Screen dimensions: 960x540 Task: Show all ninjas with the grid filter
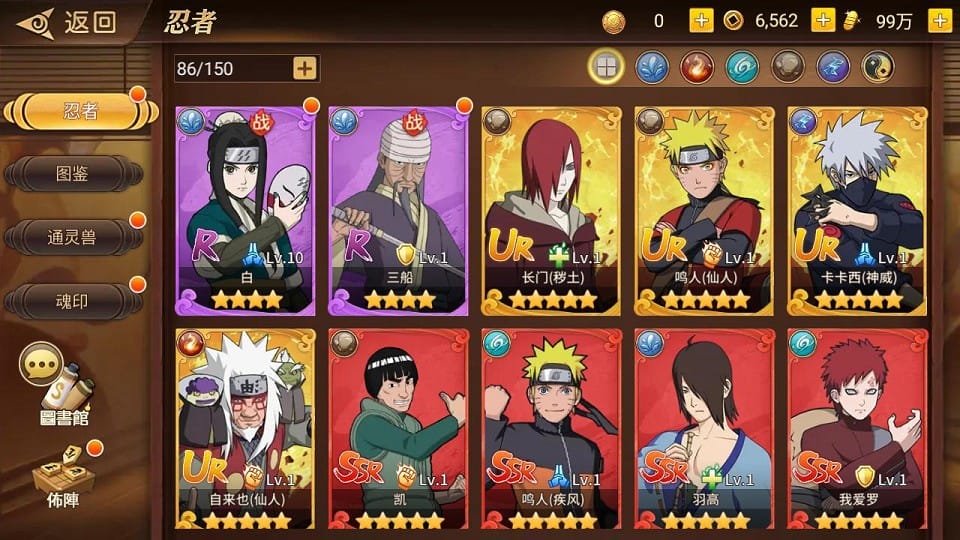tap(606, 67)
